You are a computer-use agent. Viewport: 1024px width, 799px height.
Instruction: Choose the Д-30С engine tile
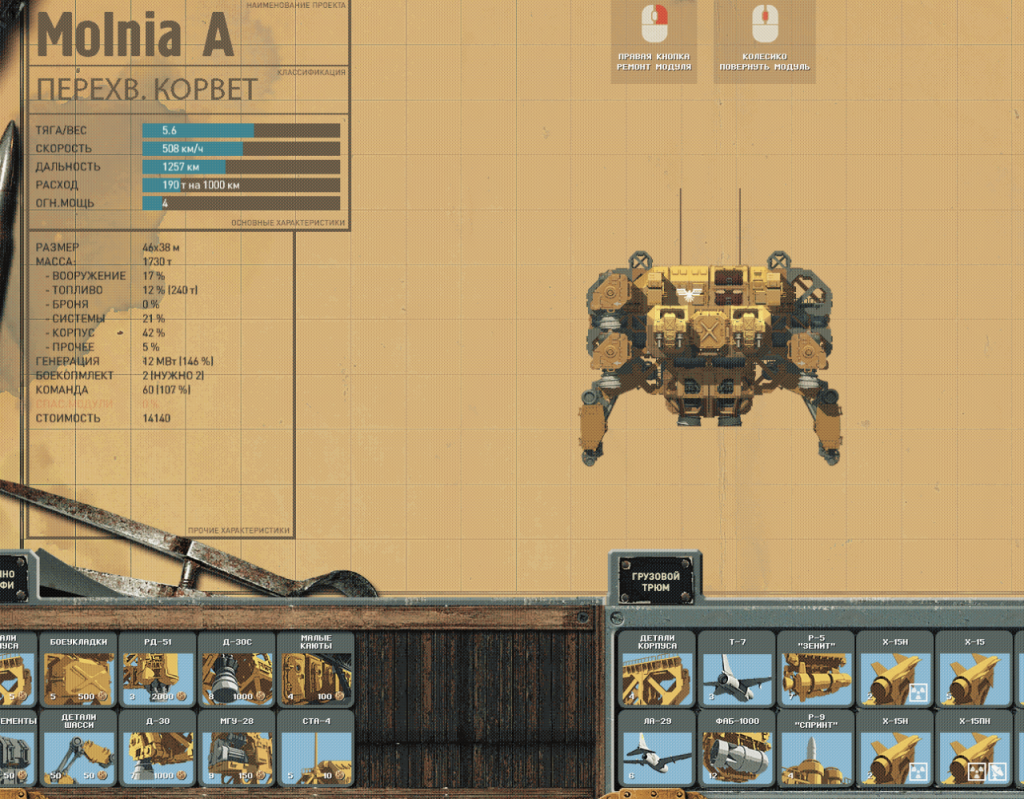click(237, 669)
